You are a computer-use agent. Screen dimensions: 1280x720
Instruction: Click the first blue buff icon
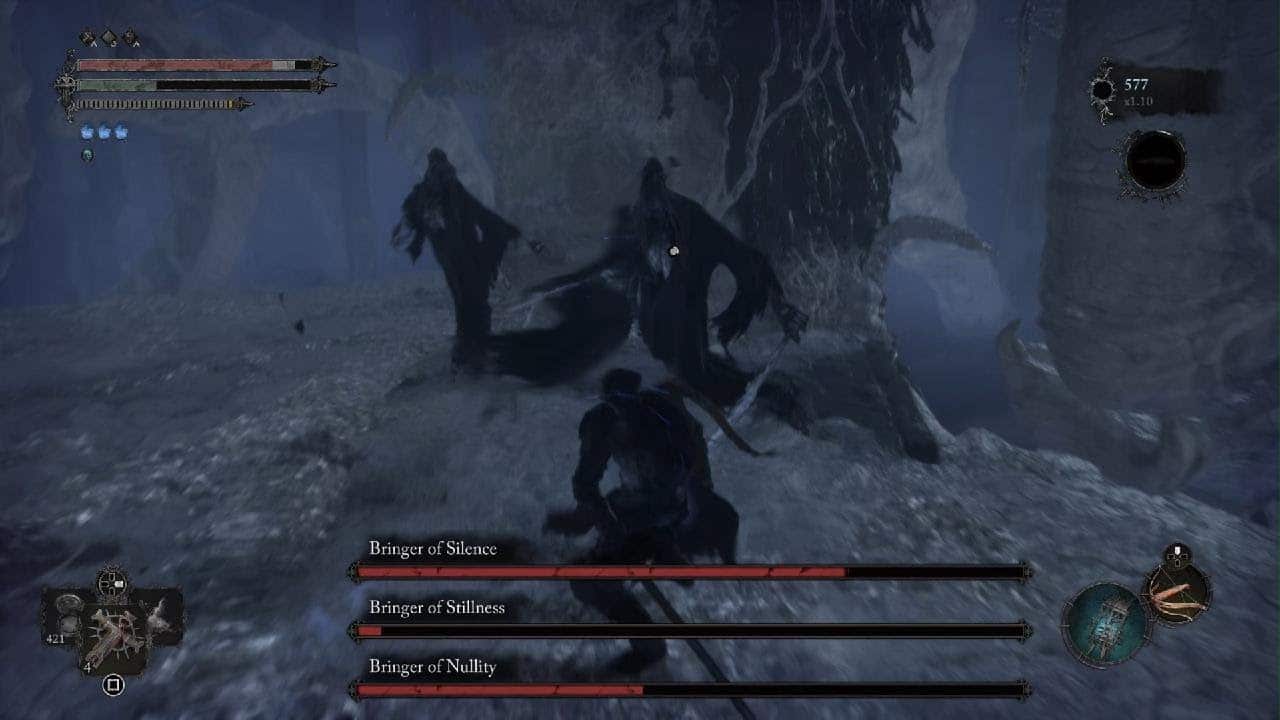coord(86,132)
